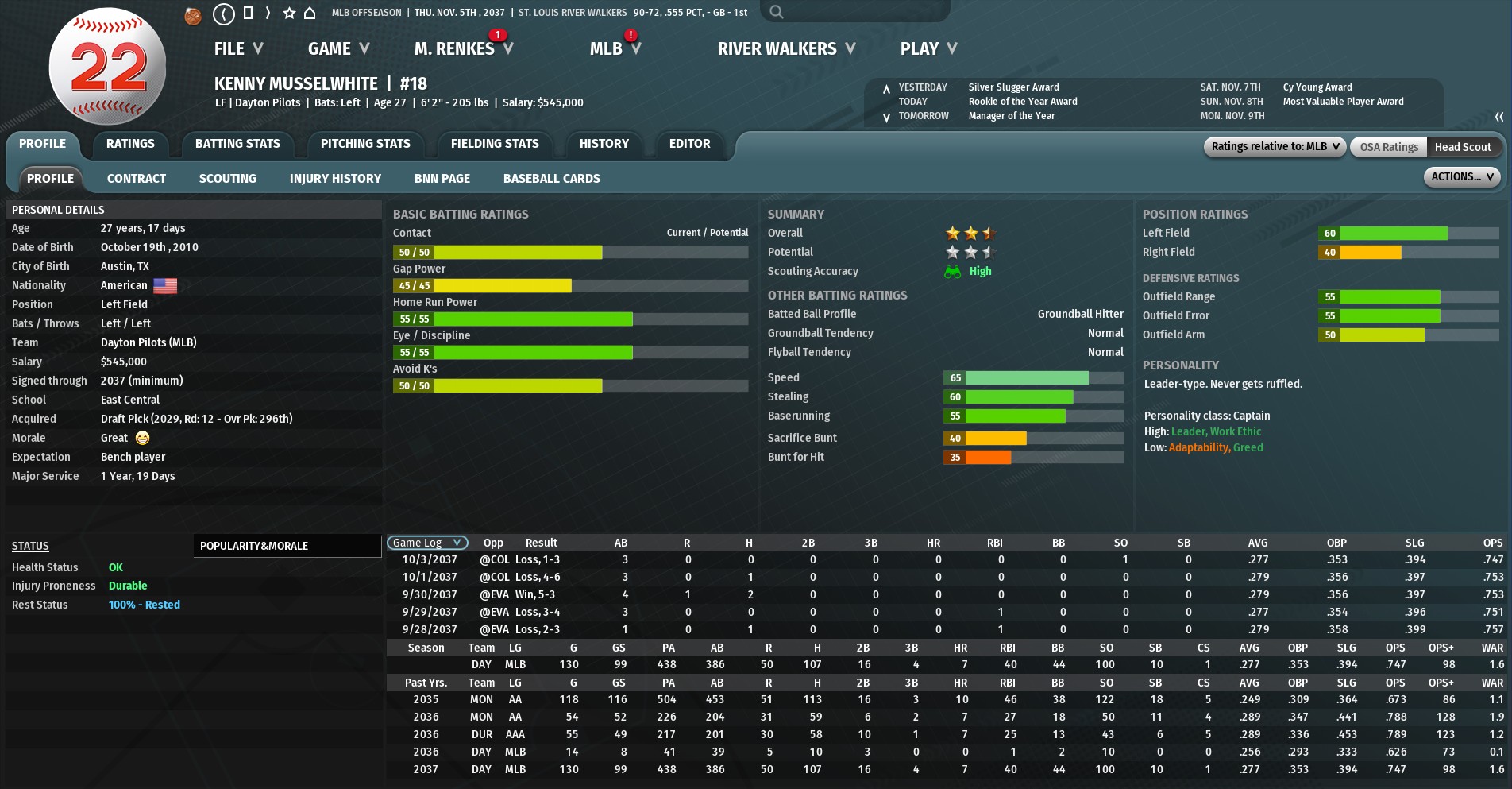Open the M. RENKES manager menu
This screenshot has width=1512, height=789.
click(463, 49)
